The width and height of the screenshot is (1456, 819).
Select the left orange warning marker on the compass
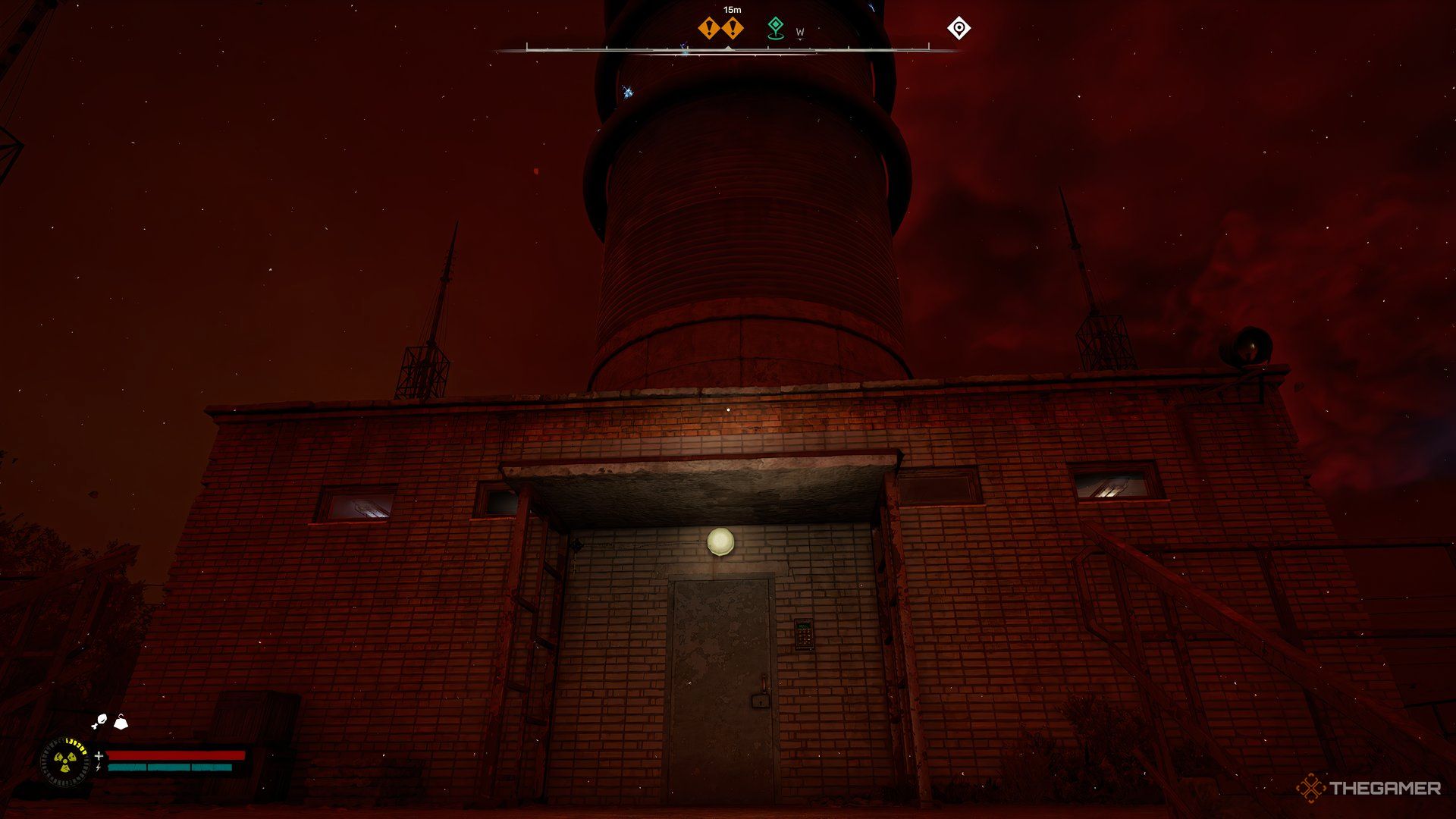point(708,28)
